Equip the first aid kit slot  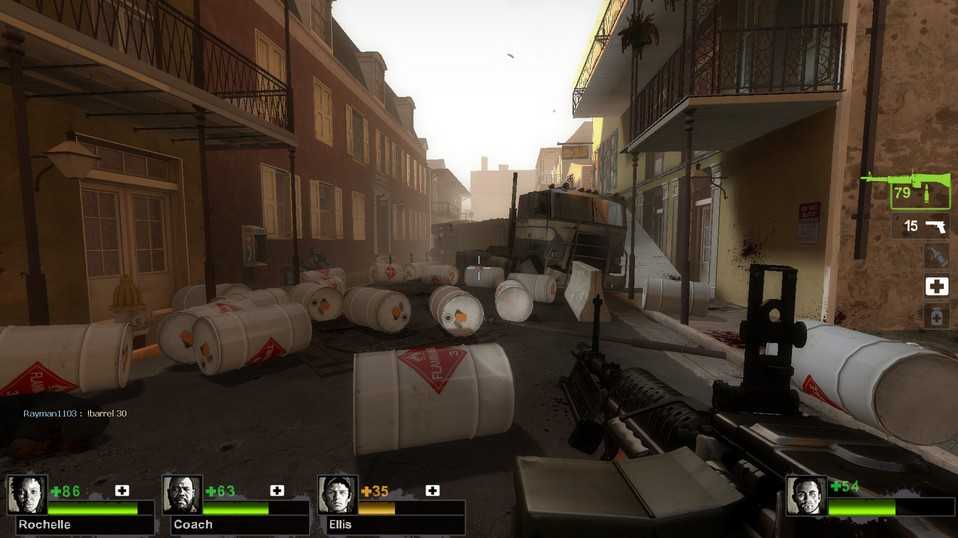coord(936,287)
